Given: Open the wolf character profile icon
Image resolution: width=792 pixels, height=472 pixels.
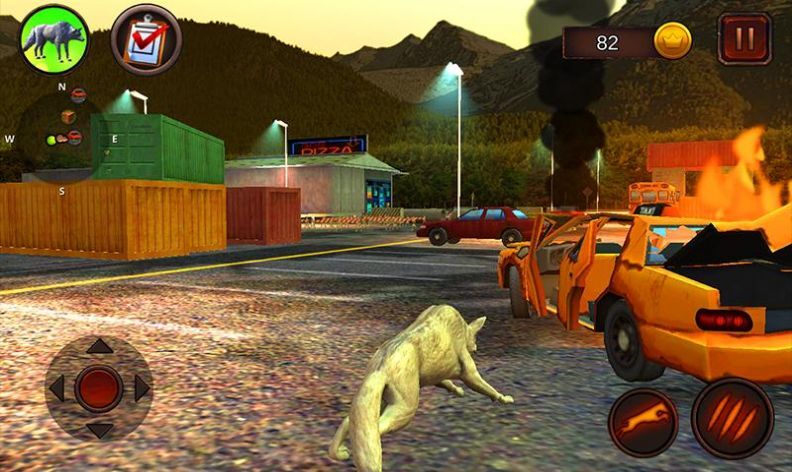Looking at the screenshot, I should click(x=54, y=39).
